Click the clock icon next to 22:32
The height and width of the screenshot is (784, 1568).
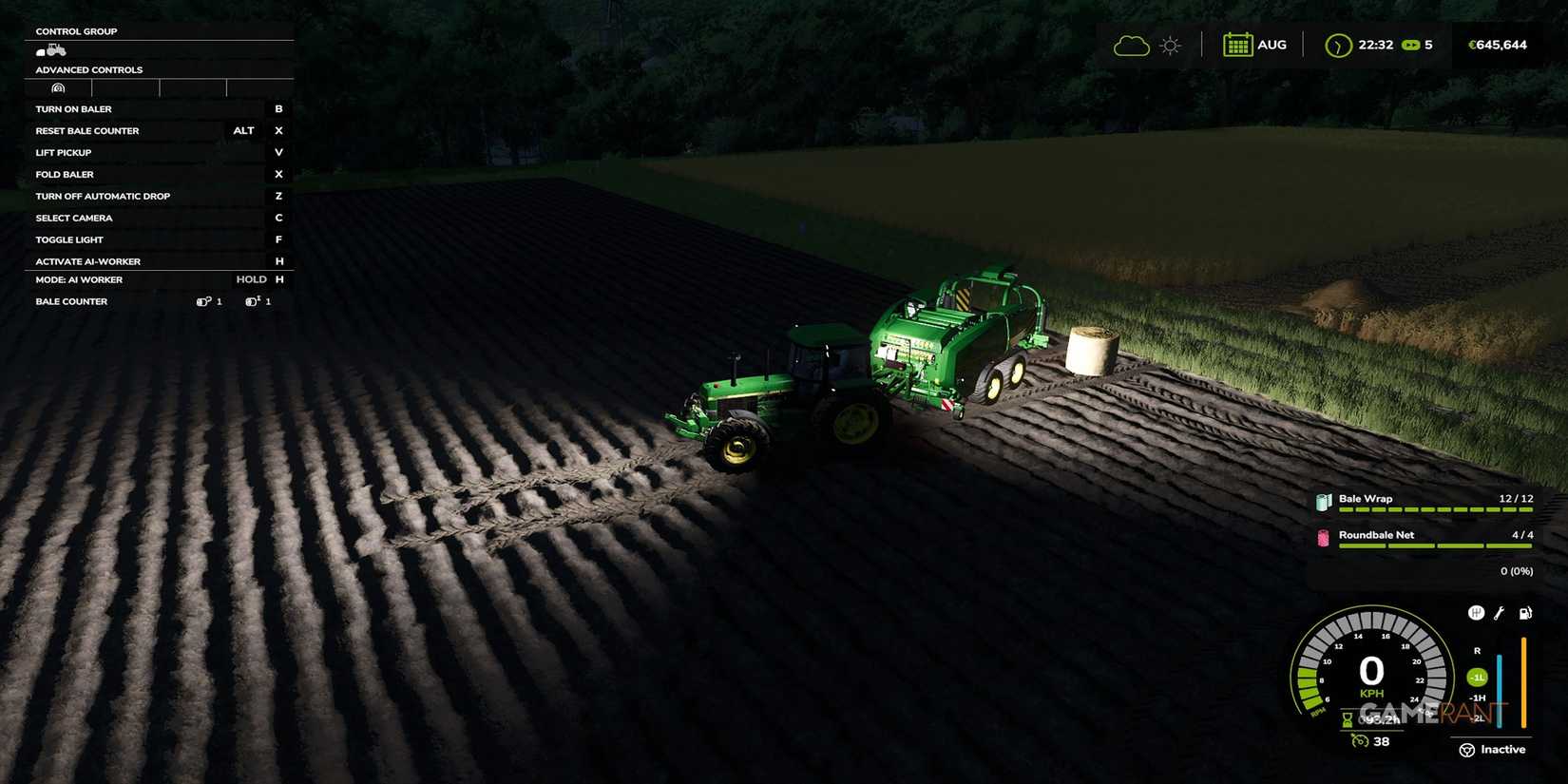(1336, 45)
